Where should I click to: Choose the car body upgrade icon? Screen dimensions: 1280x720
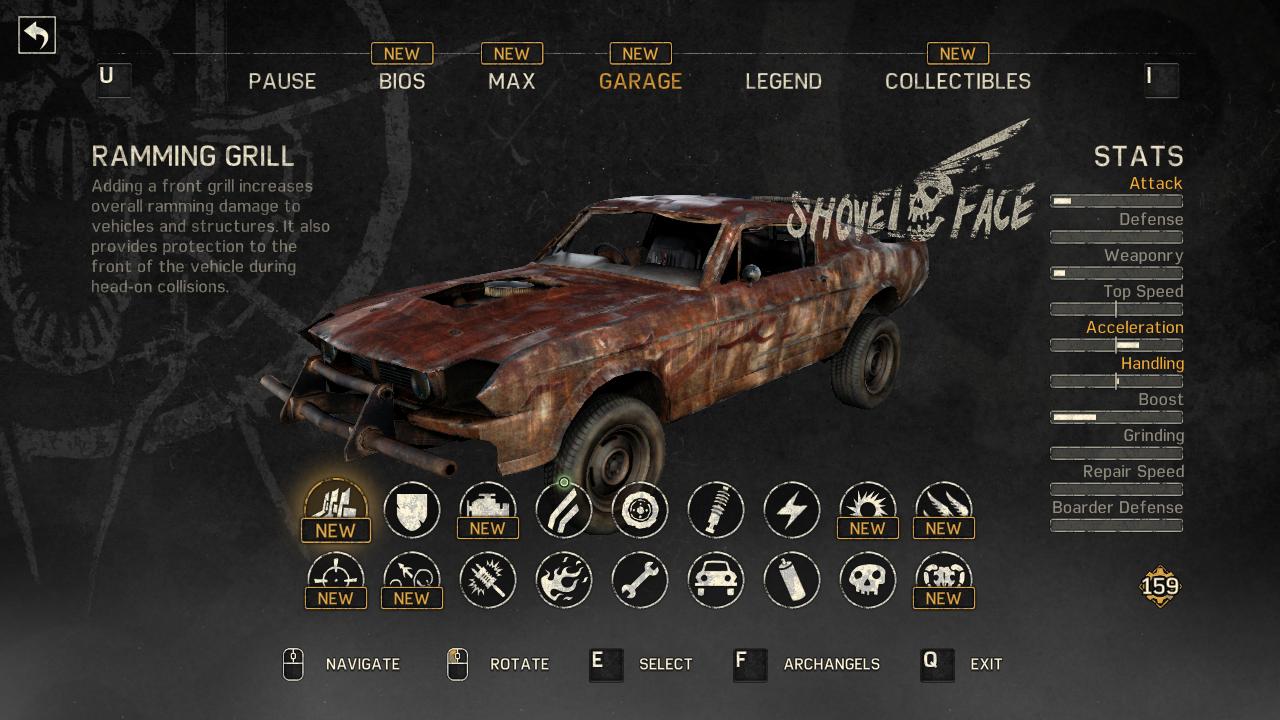(x=716, y=580)
